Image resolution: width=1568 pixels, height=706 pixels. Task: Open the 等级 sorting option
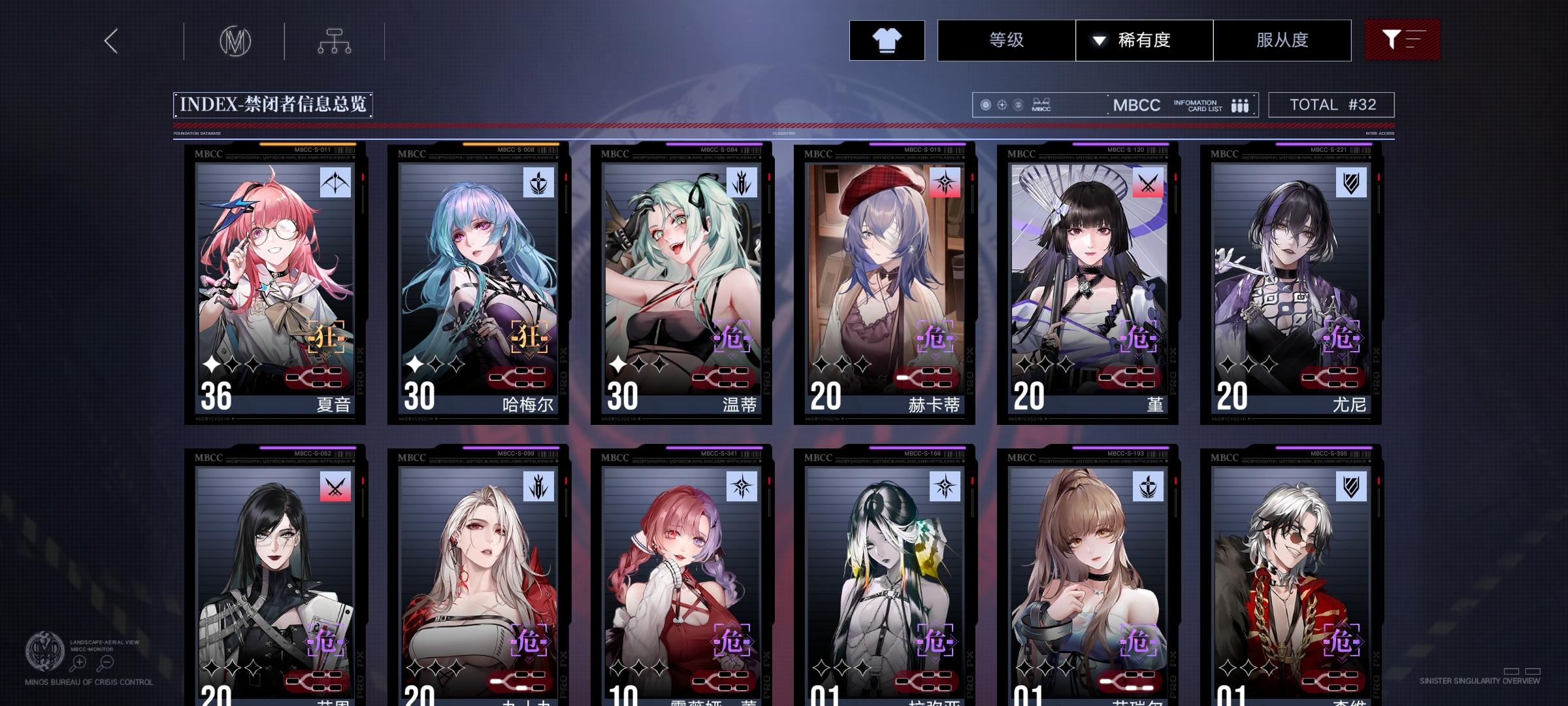[x=1007, y=40]
